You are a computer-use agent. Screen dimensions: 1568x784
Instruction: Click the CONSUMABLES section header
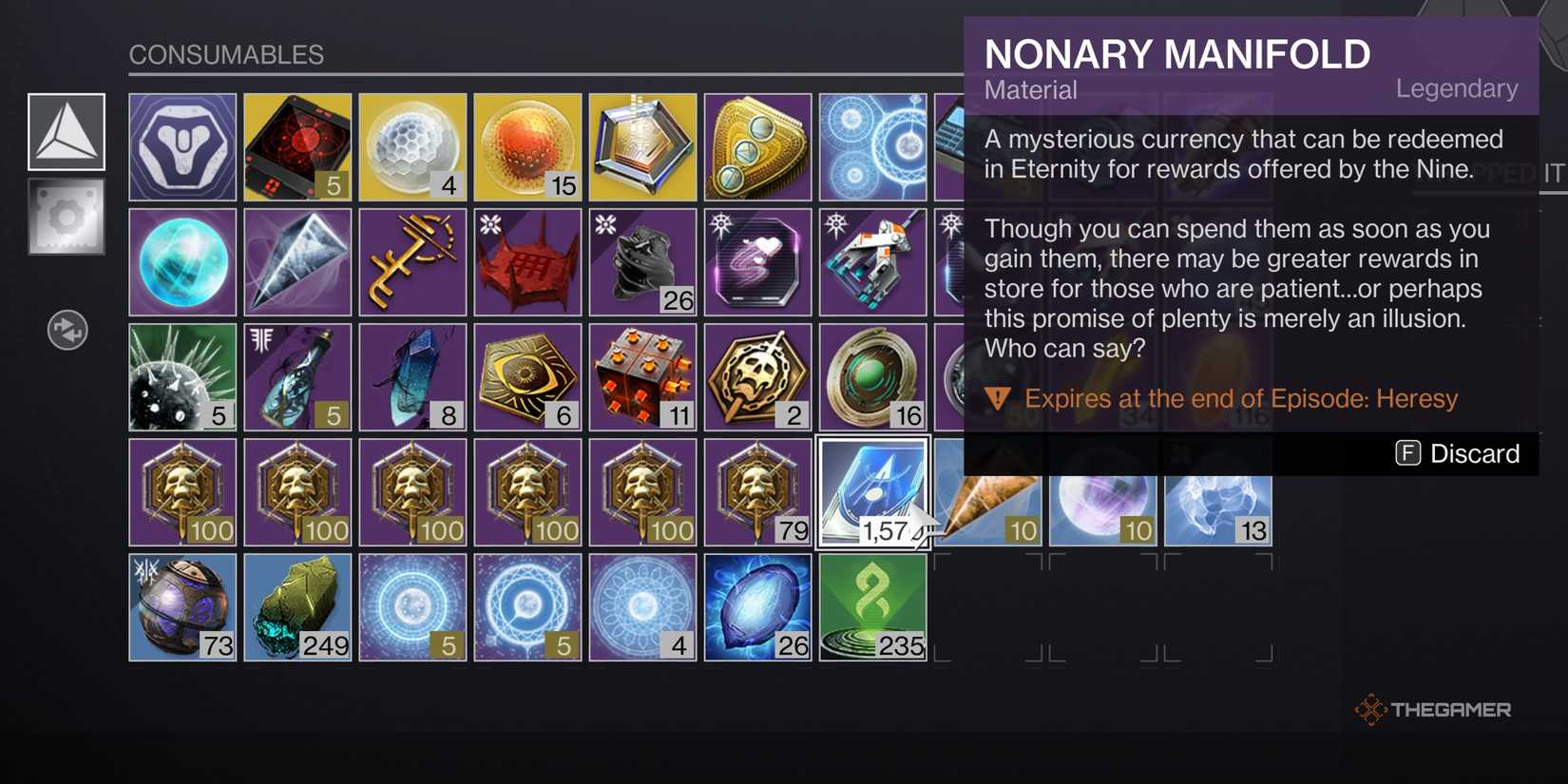pos(228,55)
